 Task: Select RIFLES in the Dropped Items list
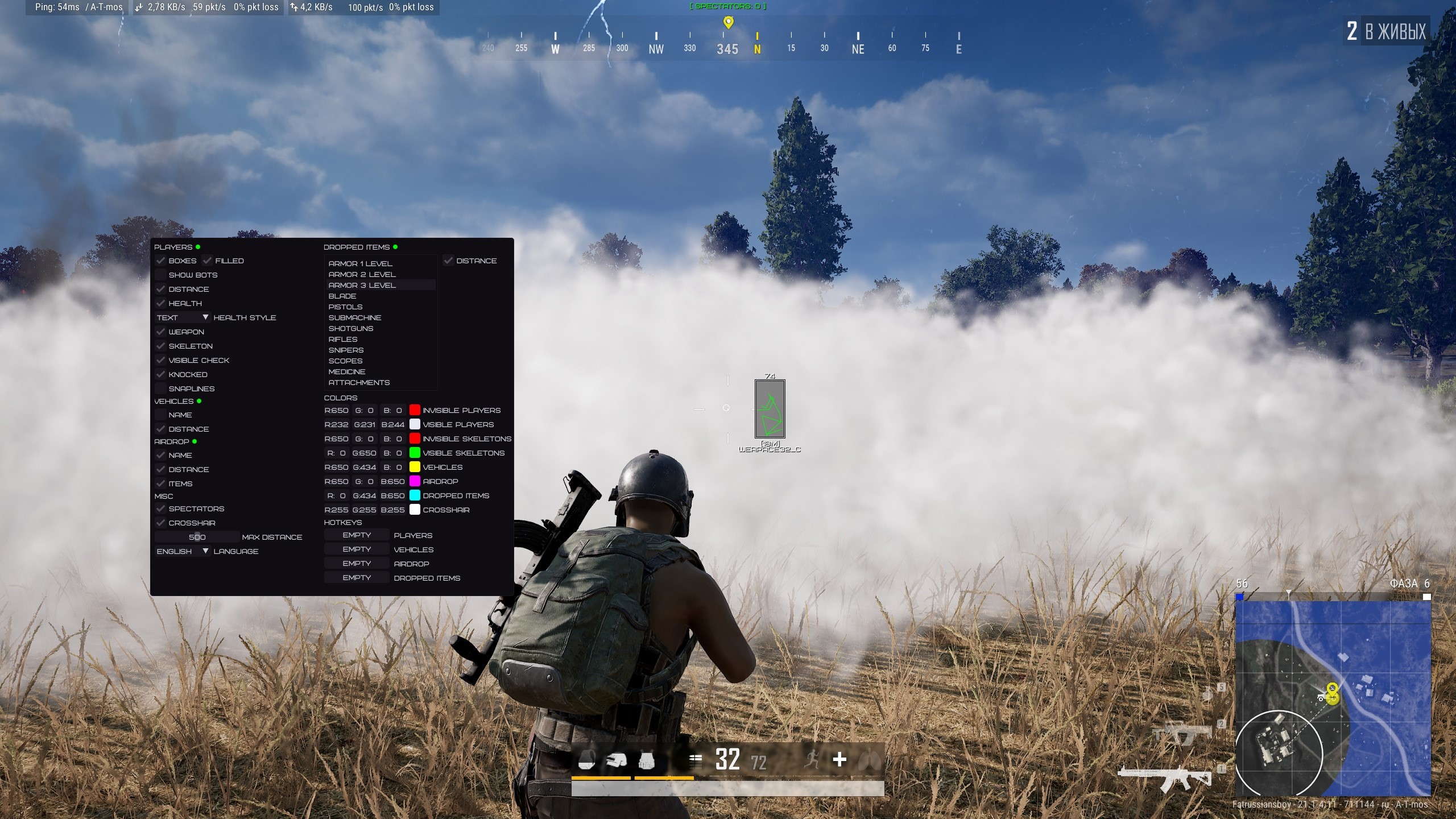[344, 339]
